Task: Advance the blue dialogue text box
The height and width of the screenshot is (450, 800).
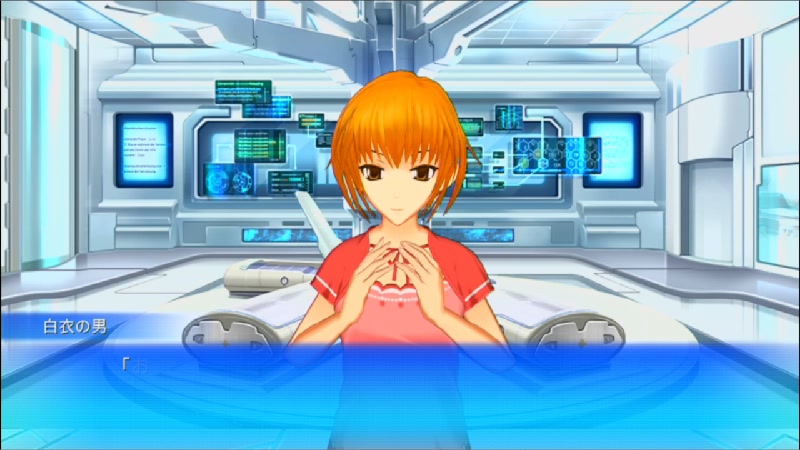Action: click(400, 390)
